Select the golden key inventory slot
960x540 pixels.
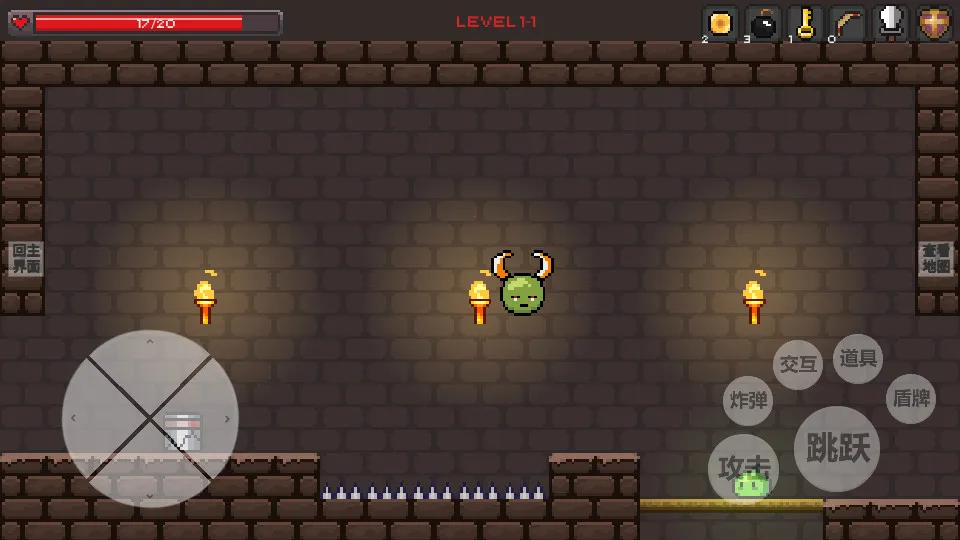(805, 23)
